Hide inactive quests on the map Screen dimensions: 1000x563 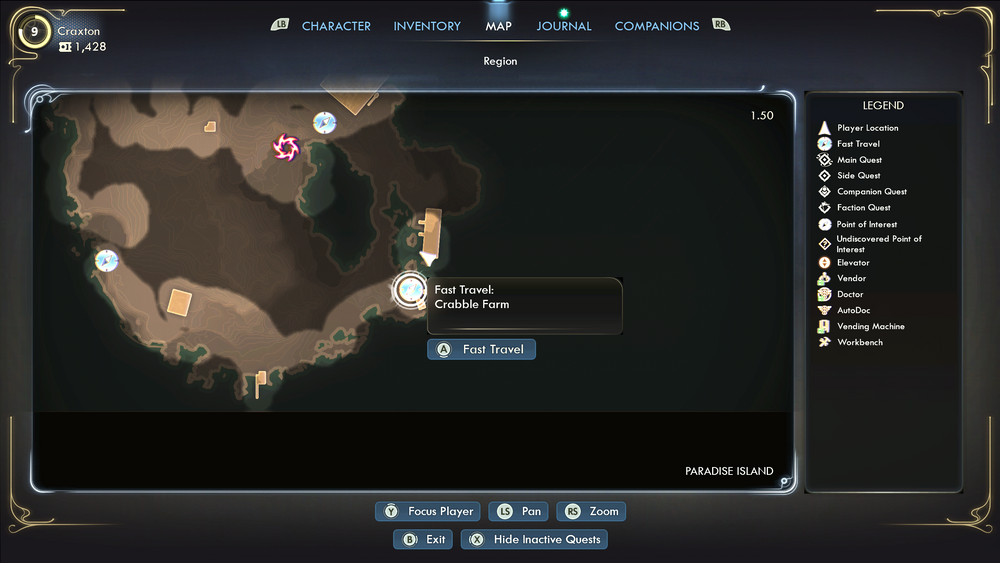(534, 539)
